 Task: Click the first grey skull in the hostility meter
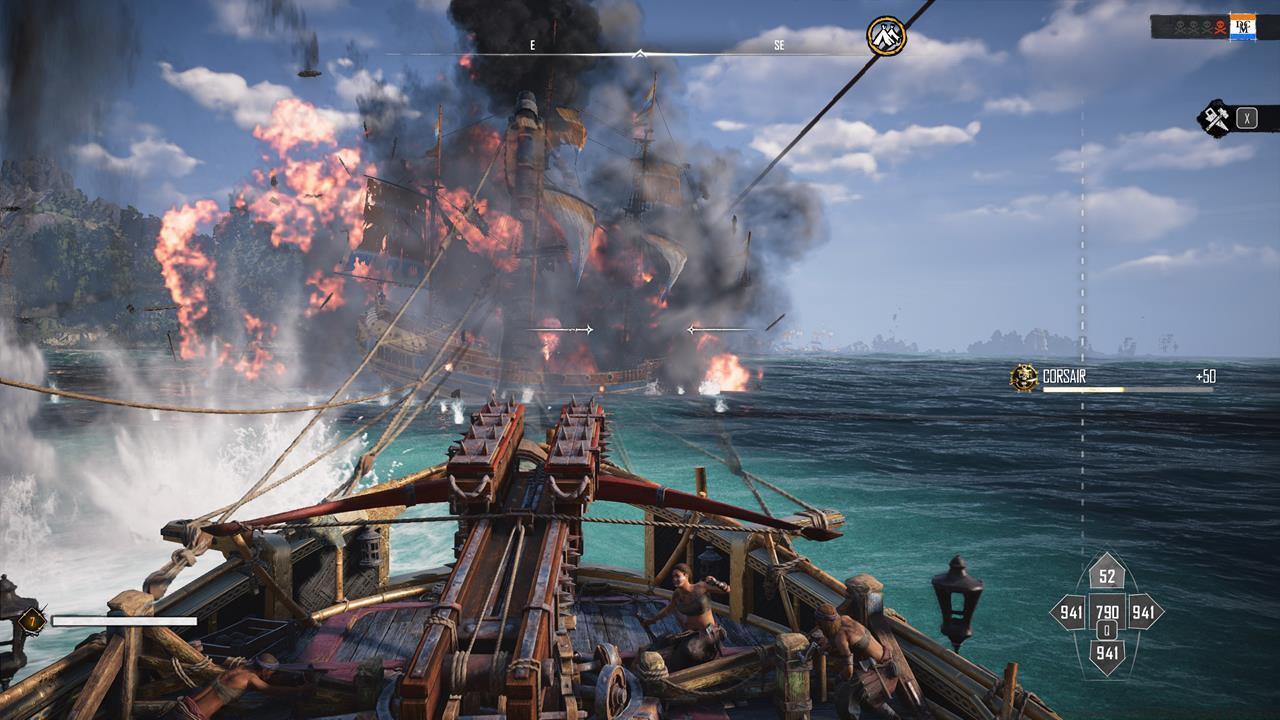[1179, 26]
